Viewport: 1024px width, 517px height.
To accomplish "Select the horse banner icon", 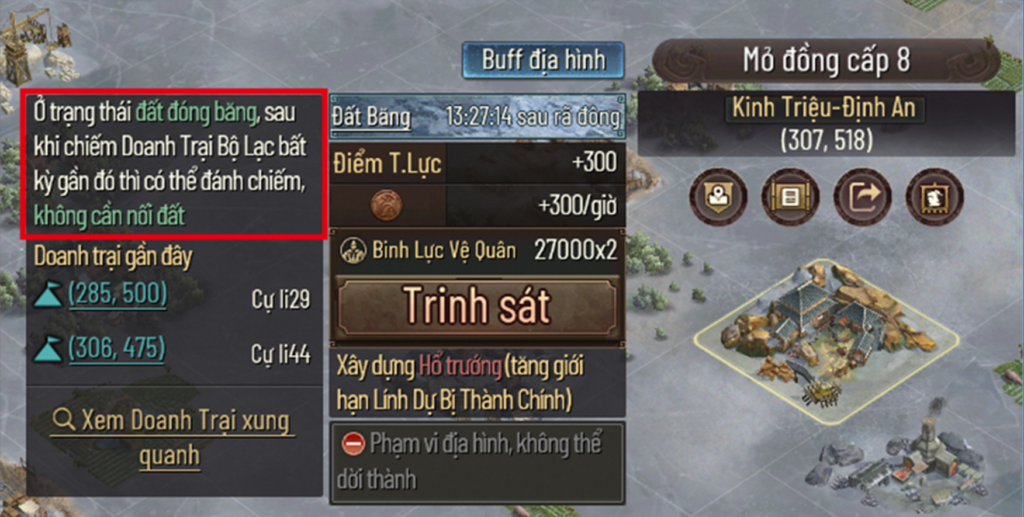I will tap(934, 197).
